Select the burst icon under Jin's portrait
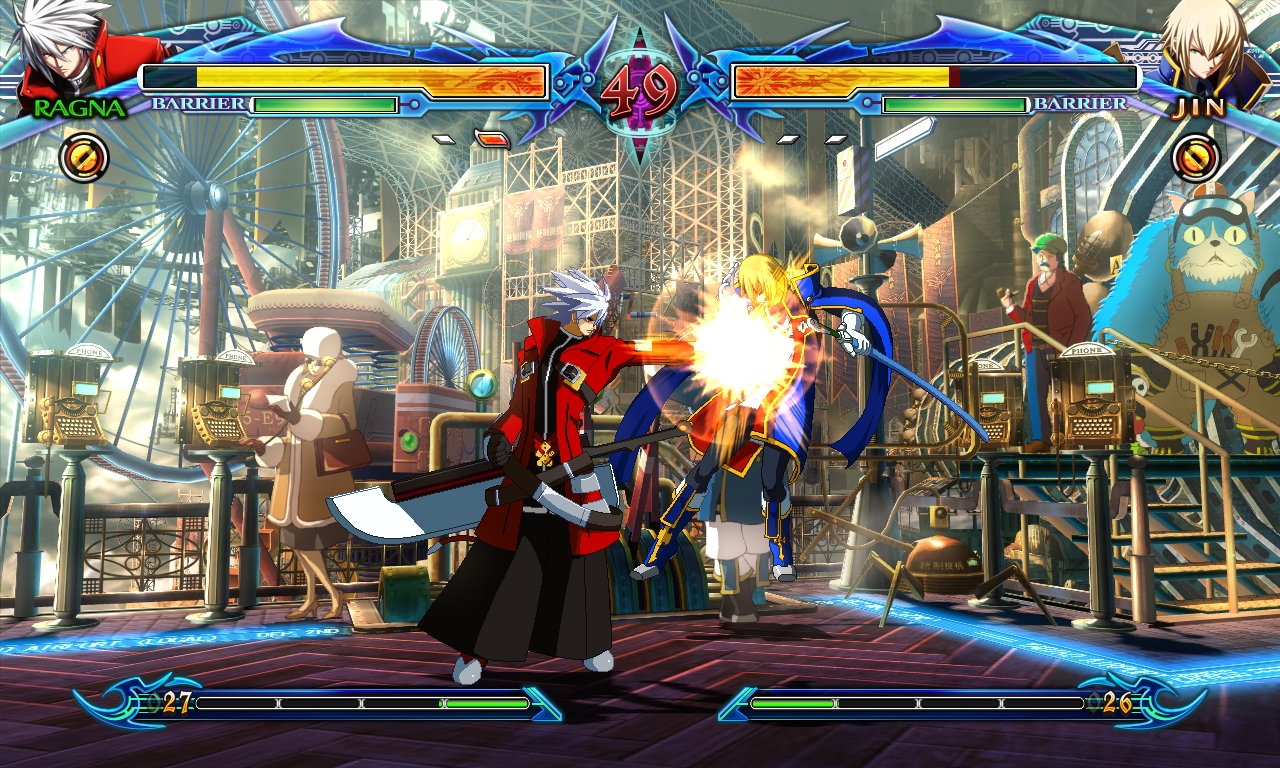 click(x=1196, y=158)
